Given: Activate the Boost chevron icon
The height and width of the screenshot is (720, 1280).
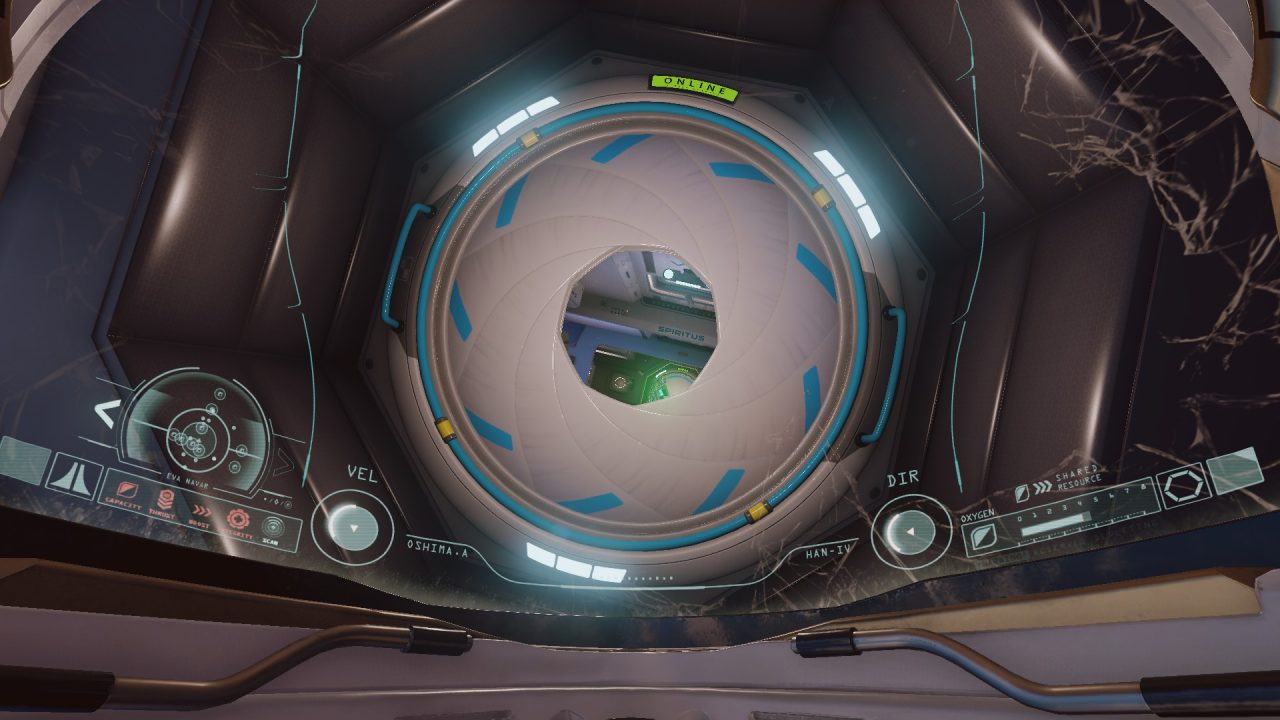Looking at the screenshot, I should click(x=202, y=510).
